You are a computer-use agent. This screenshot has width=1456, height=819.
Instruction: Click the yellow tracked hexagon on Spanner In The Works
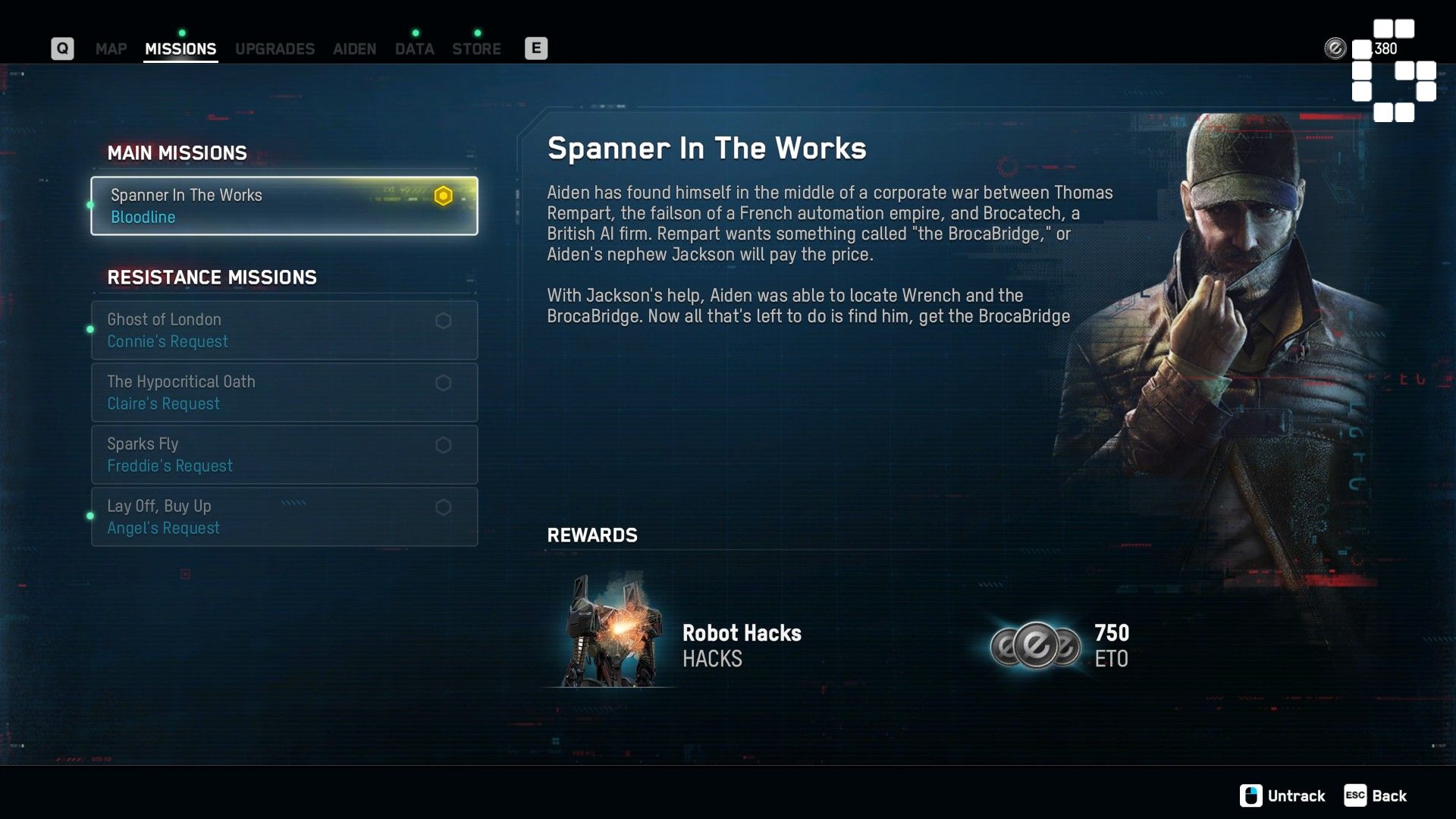coord(444,195)
